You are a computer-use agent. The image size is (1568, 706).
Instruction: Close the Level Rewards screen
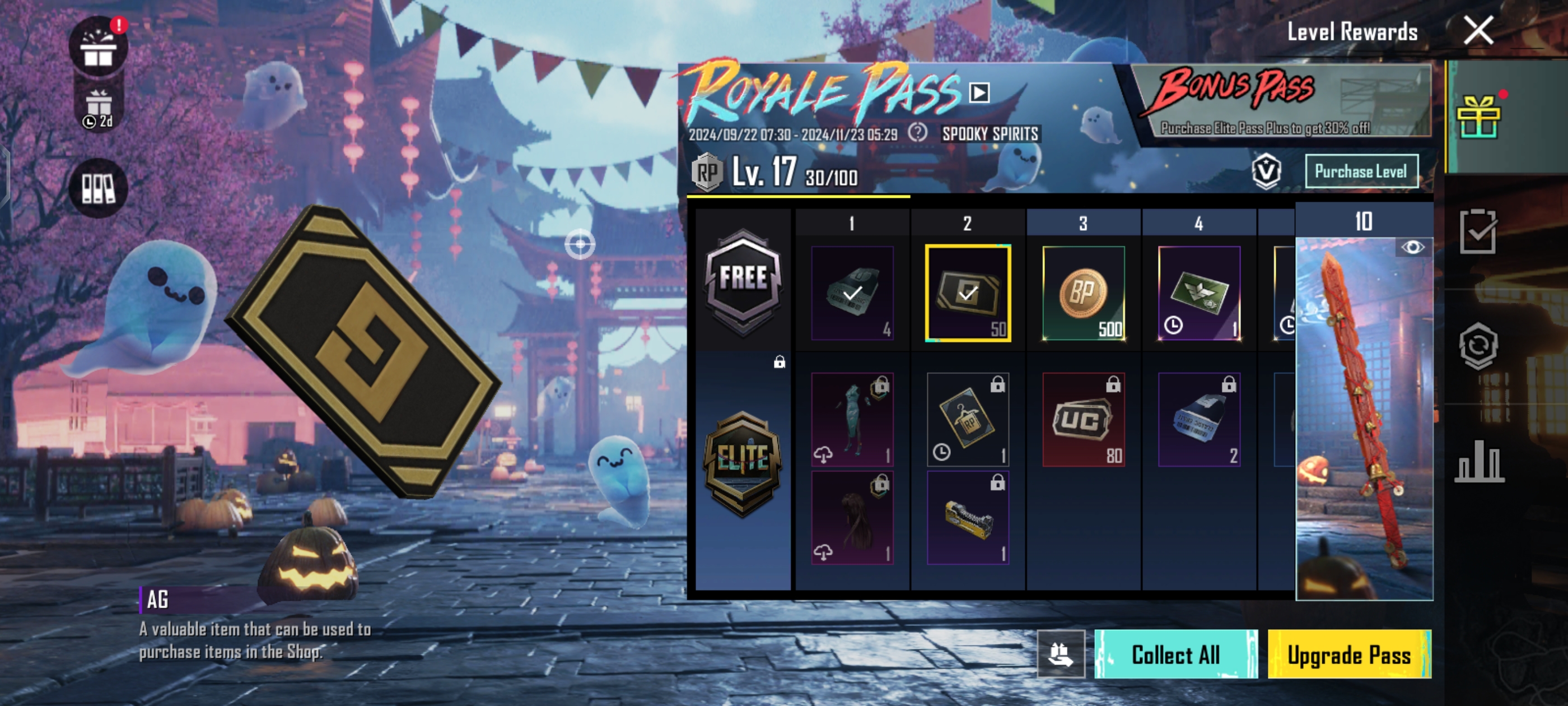[1478, 30]
